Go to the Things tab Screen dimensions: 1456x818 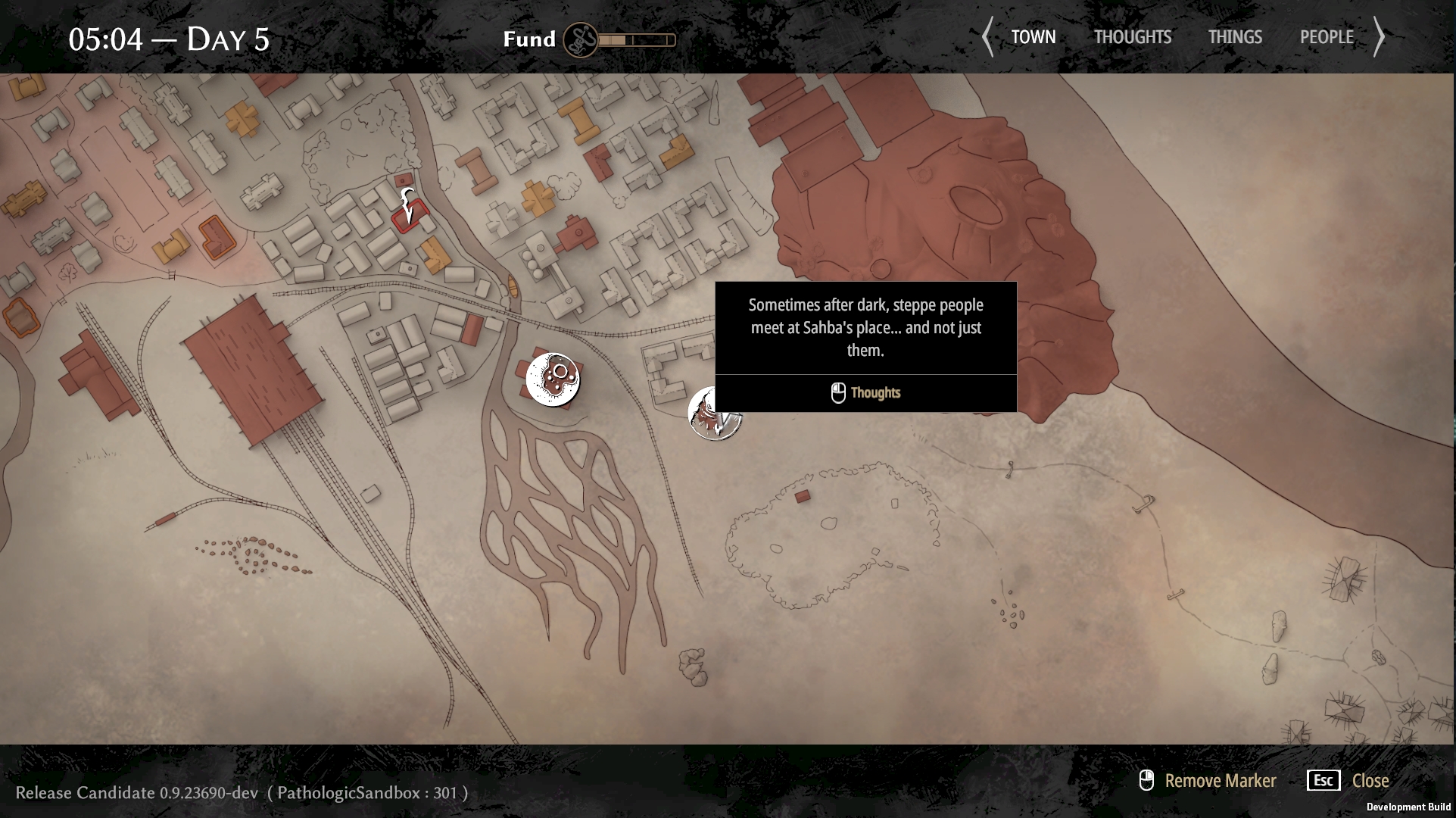click(x=1234, y=37)
